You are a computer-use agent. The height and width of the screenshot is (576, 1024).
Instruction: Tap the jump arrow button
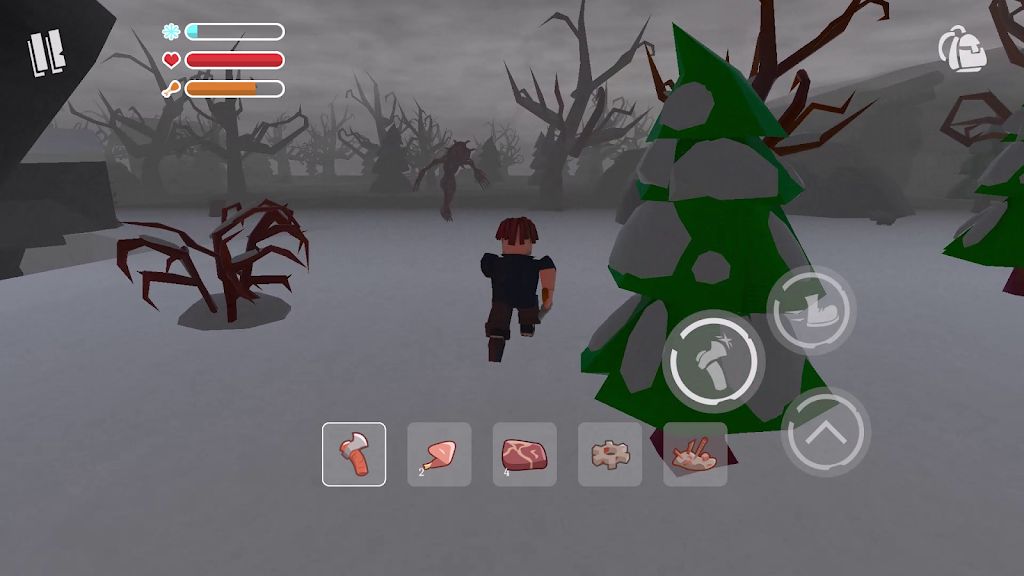point(825,432)
